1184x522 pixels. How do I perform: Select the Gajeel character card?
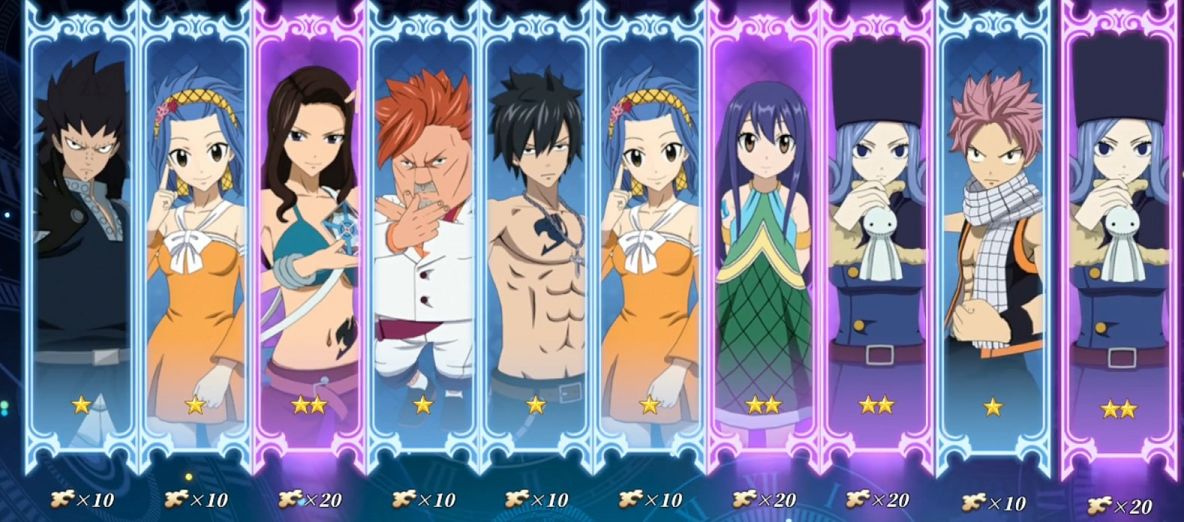(x=81, y=240)
